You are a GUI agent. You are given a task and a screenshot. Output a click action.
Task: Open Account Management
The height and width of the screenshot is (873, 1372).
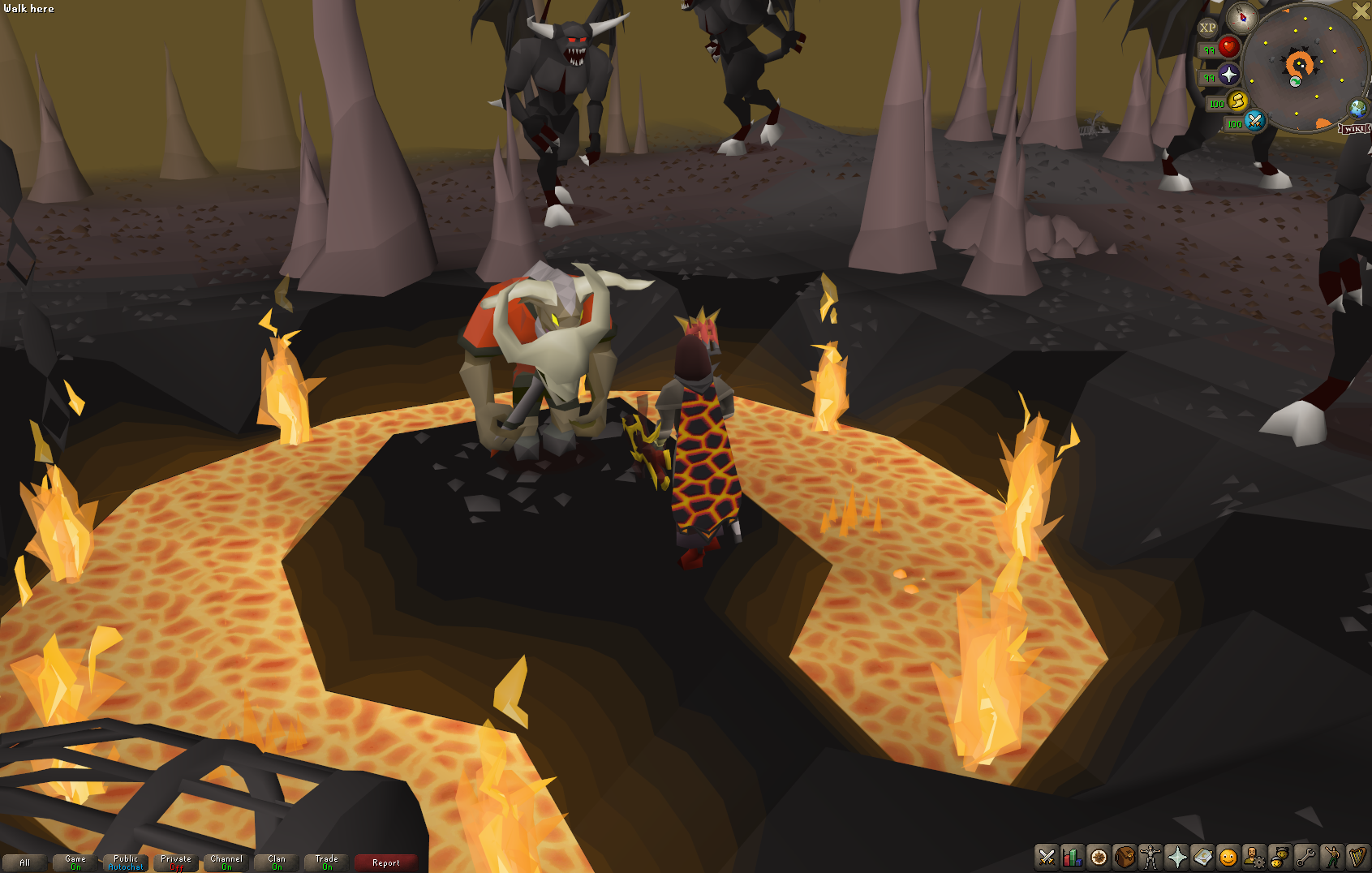[1253, 858]
